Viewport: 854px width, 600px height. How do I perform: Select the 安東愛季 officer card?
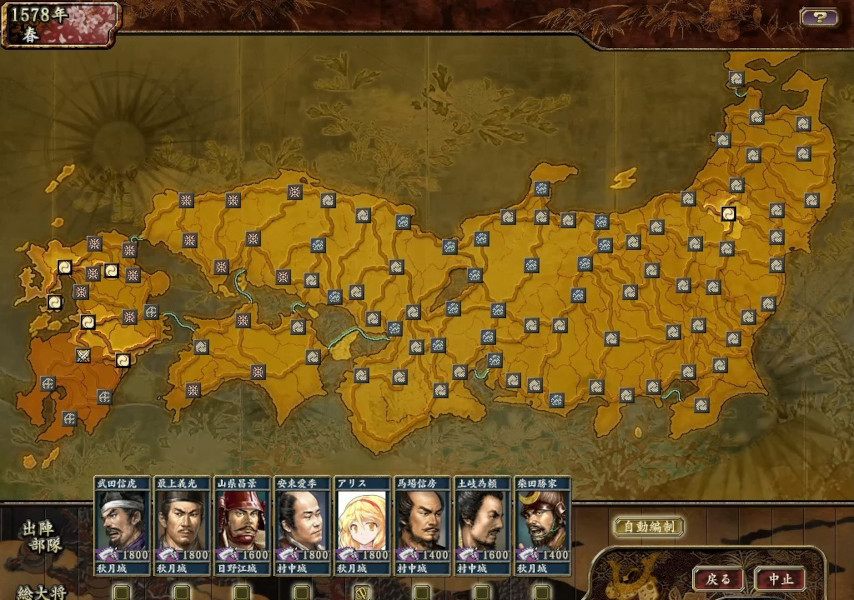click(x=302, y=525)
